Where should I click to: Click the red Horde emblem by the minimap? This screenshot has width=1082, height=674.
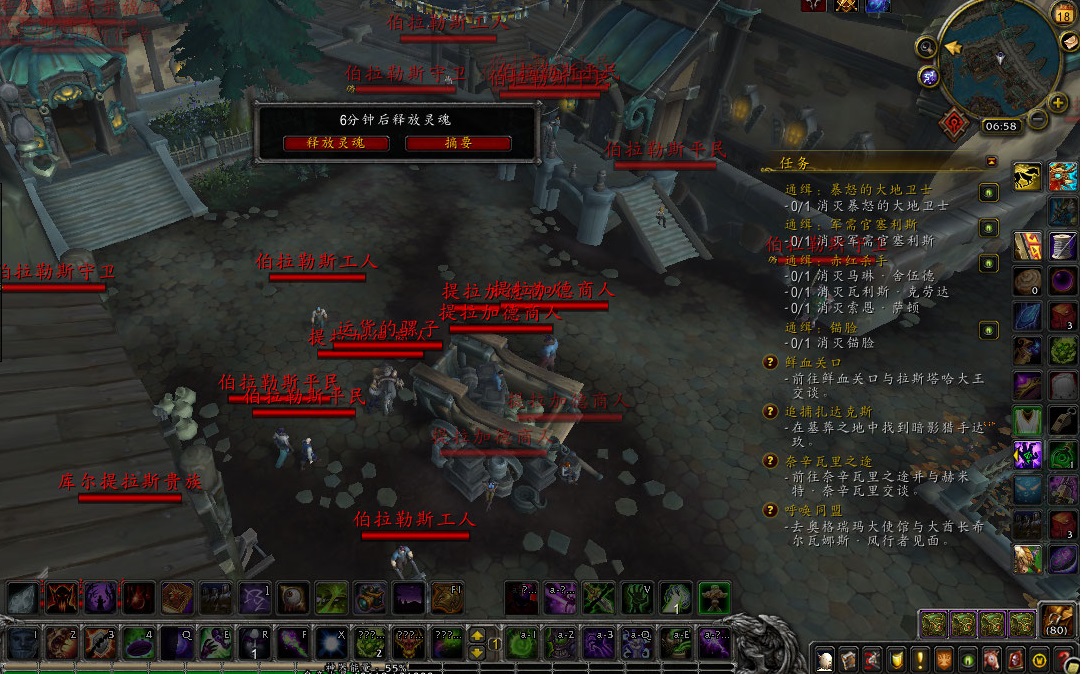click(953, 123)
